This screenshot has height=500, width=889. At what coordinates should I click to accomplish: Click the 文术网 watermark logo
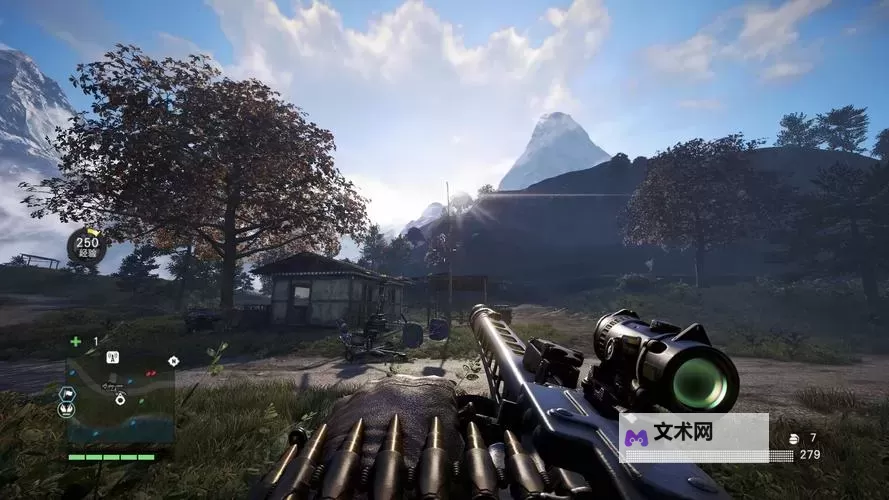click(x=636, y=438)
